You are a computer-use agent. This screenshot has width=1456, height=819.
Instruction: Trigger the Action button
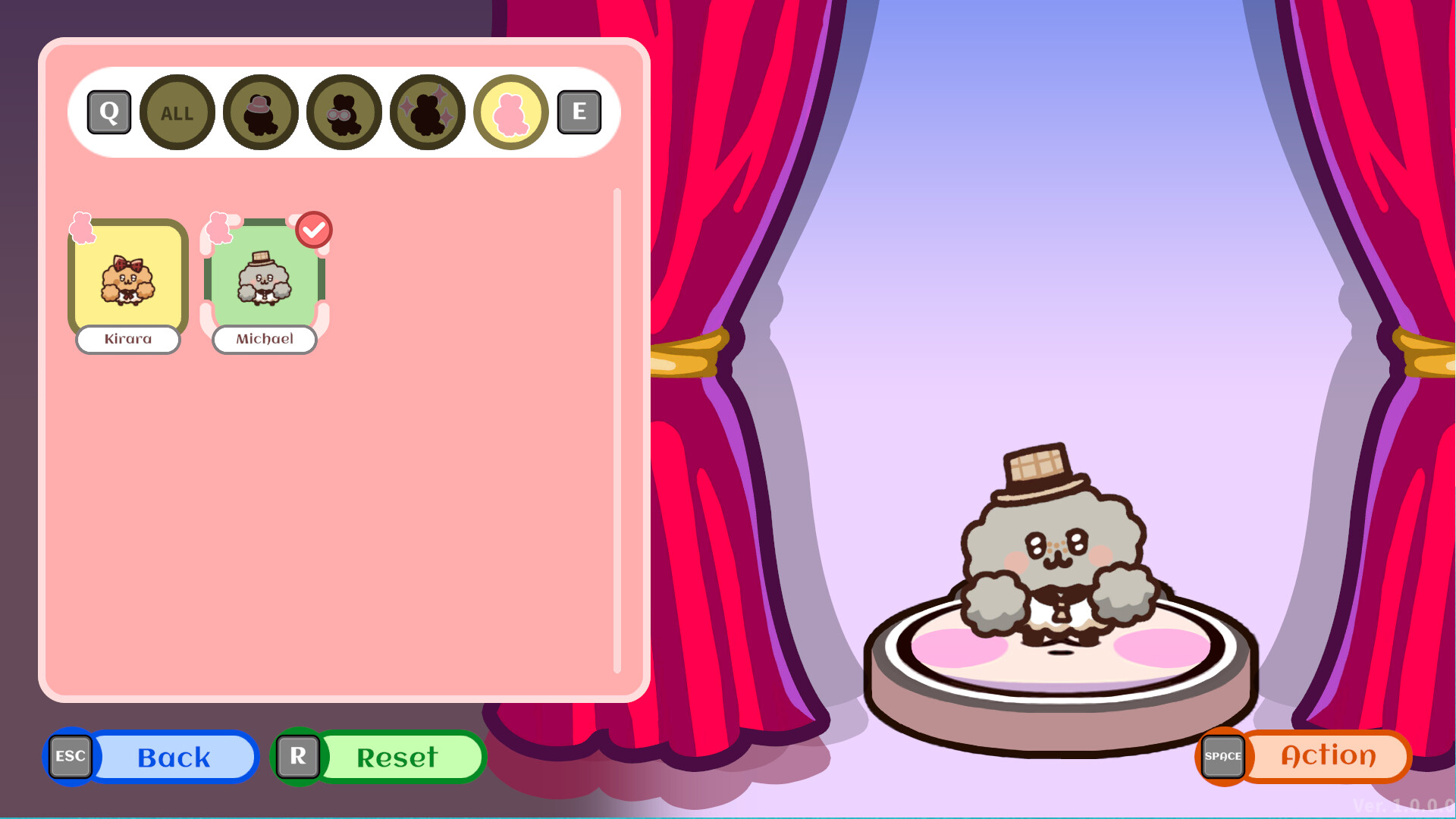coord(1326,755)
